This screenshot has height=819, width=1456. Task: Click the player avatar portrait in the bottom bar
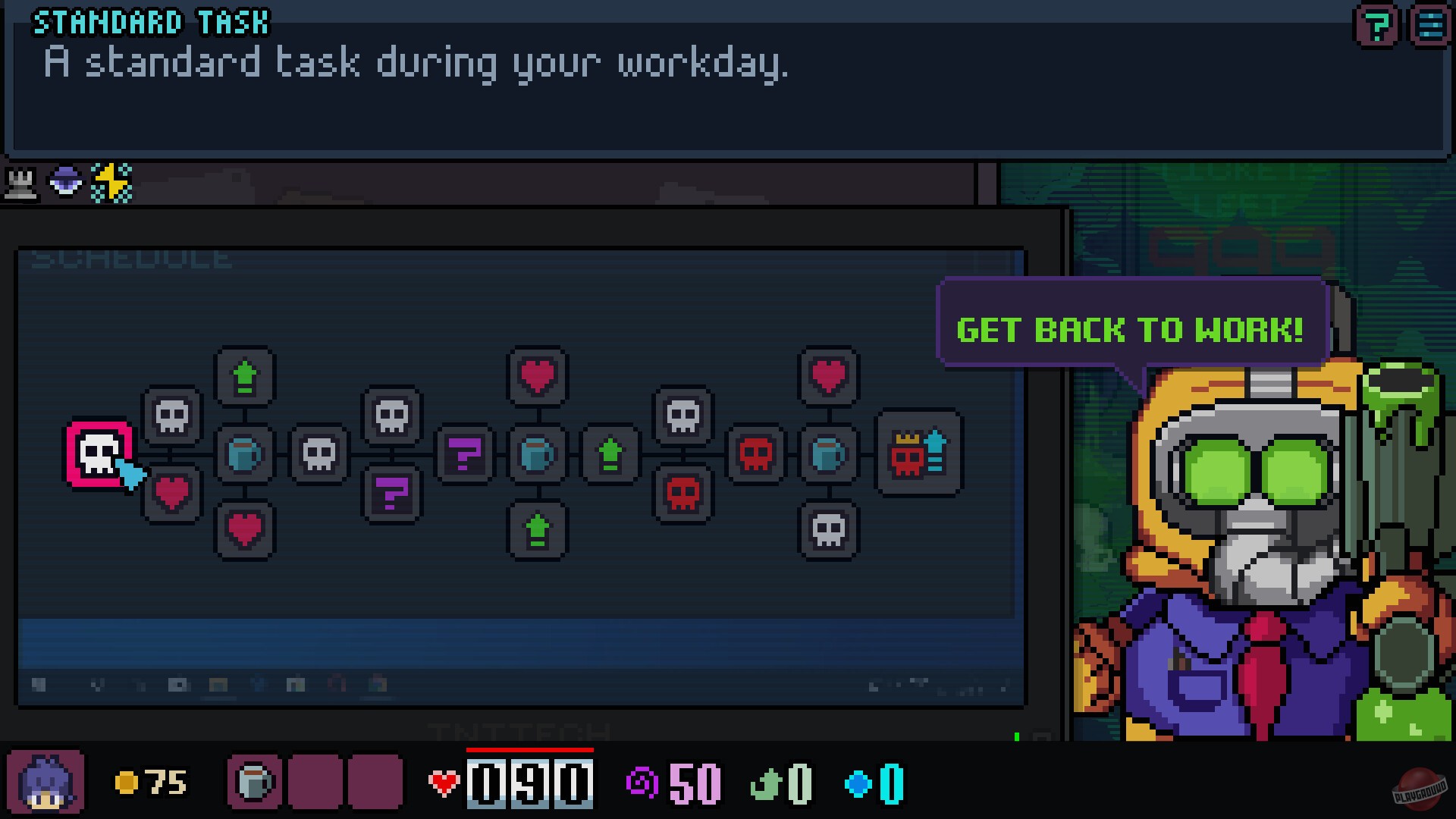tap(47, 782)
